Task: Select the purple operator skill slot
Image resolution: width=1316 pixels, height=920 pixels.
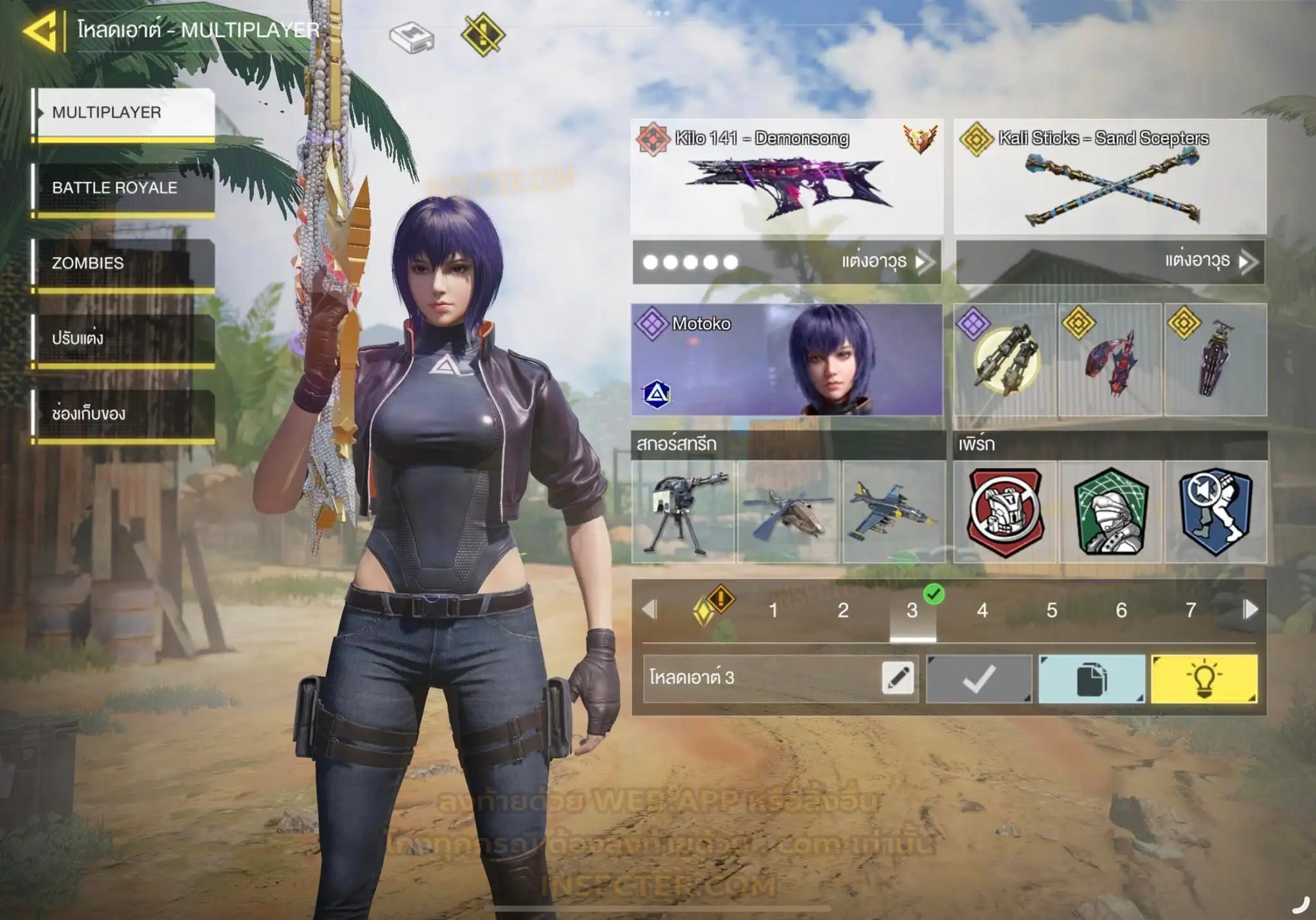Action: (1005, 359)
